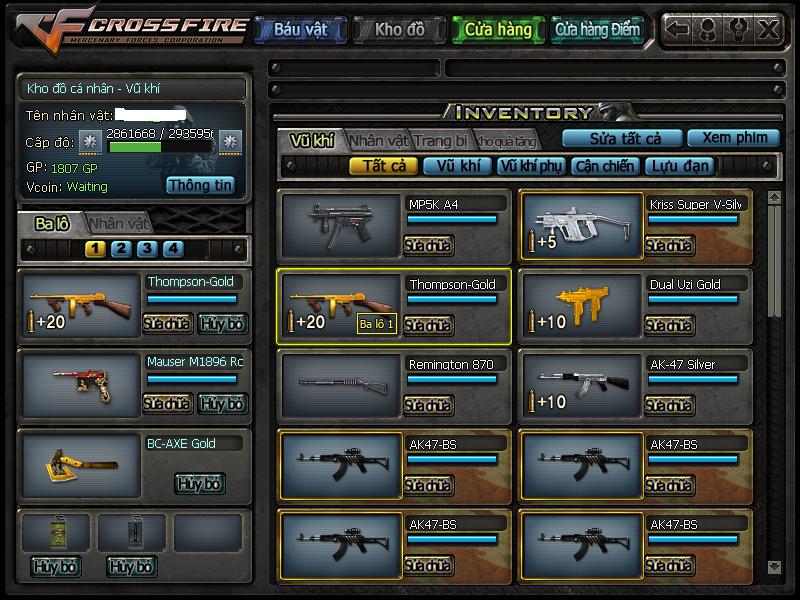
Task: Select backpack number 2
Action: 121,249
